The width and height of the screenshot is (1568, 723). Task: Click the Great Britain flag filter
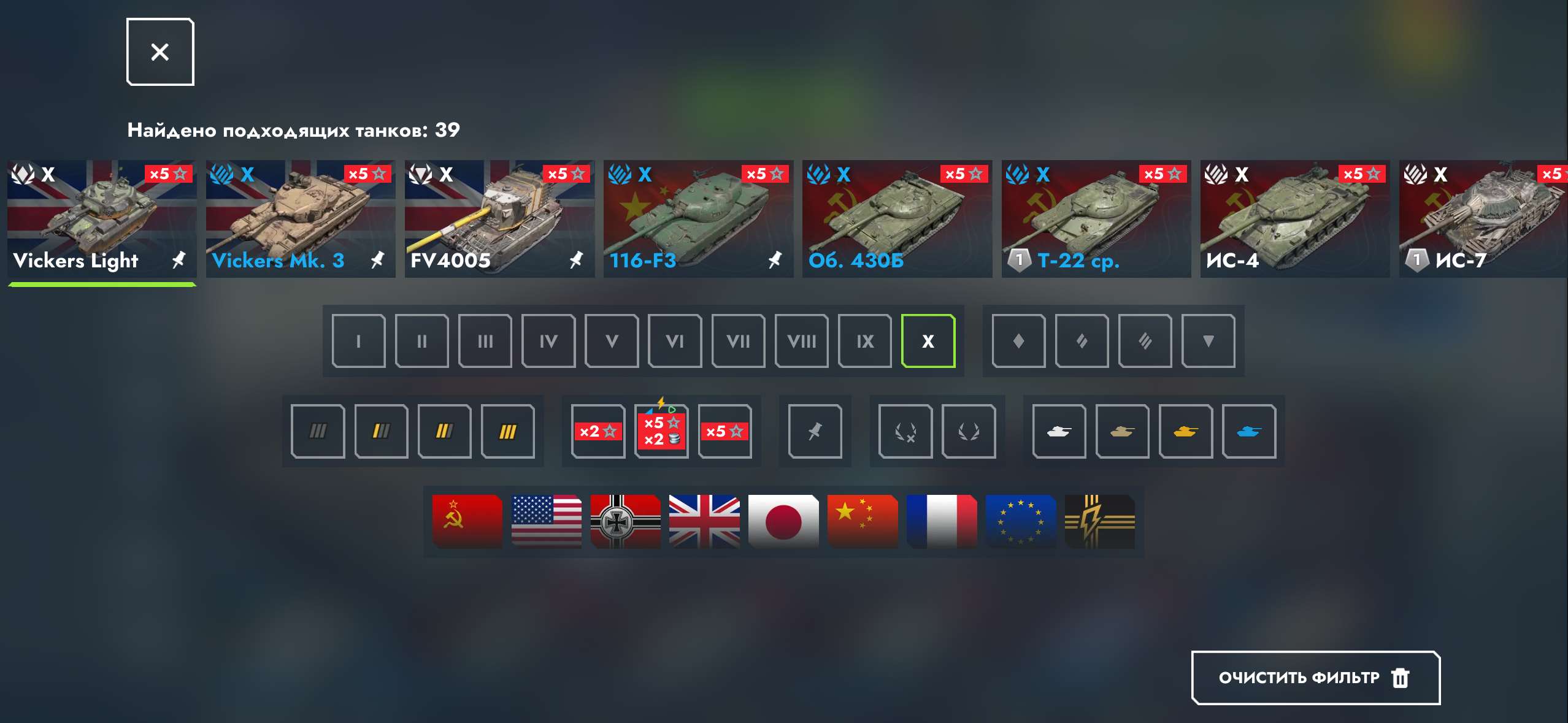point(704,521)
